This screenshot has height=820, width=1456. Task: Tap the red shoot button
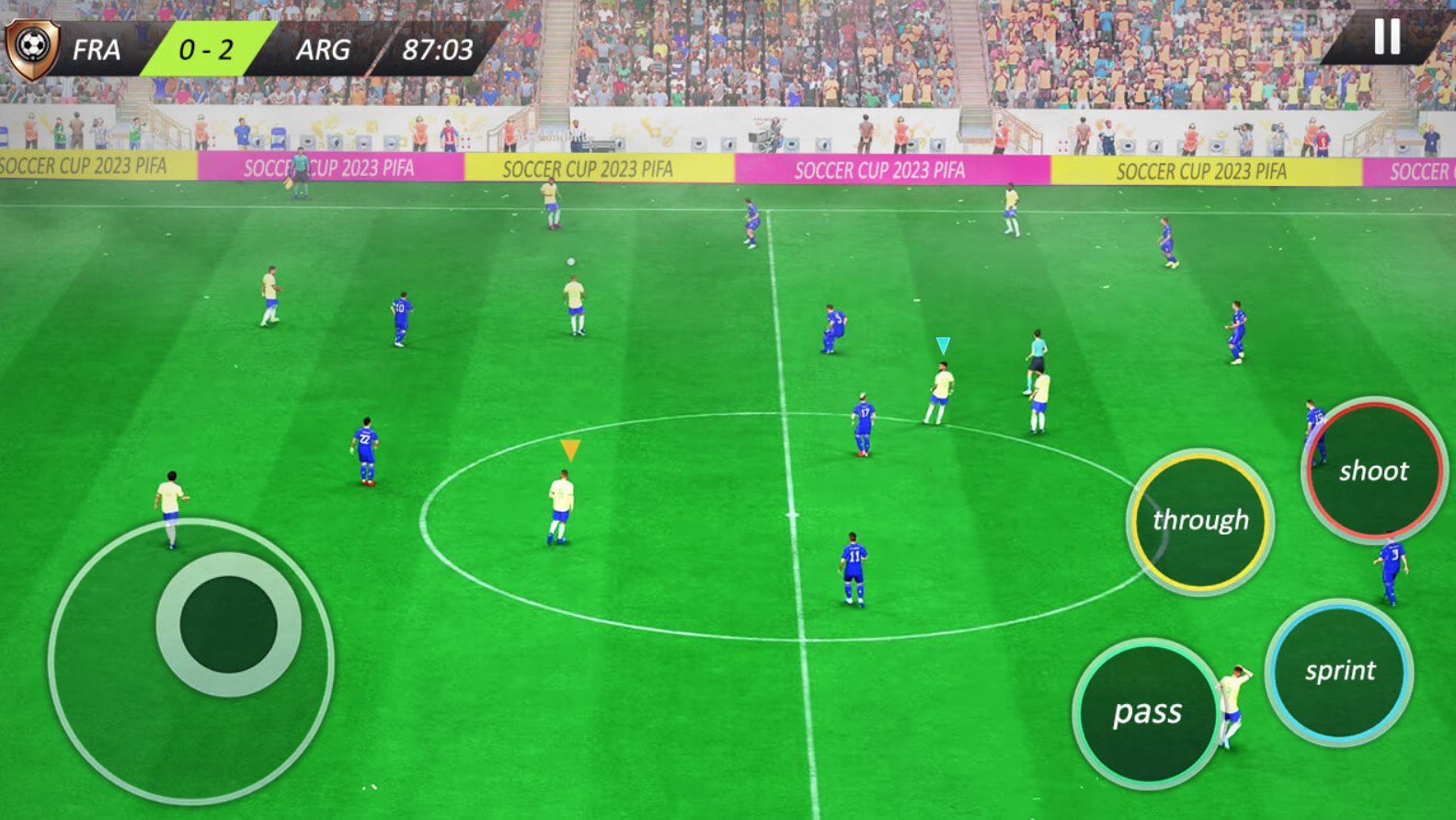pos(1374,470)
